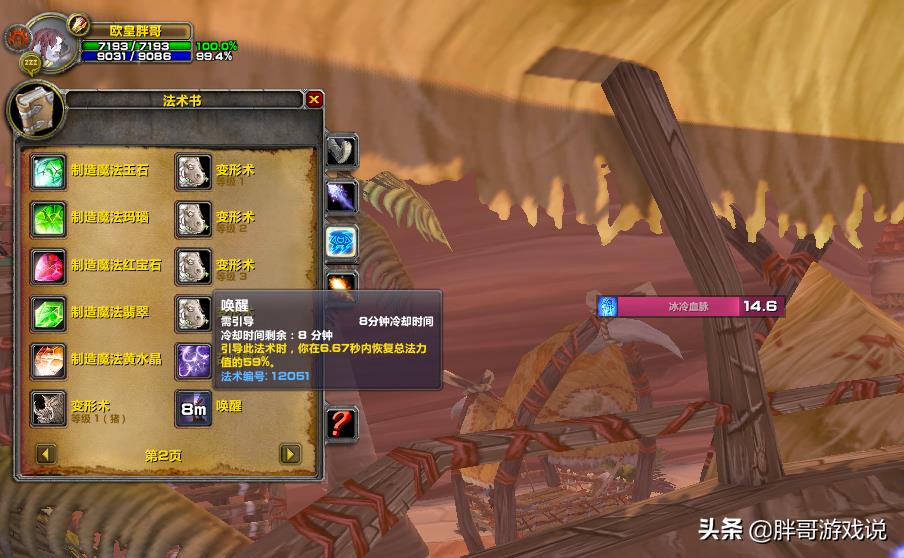
Task: Close the spellbook window
Action: pyautogui.click(x=314, y=100)
